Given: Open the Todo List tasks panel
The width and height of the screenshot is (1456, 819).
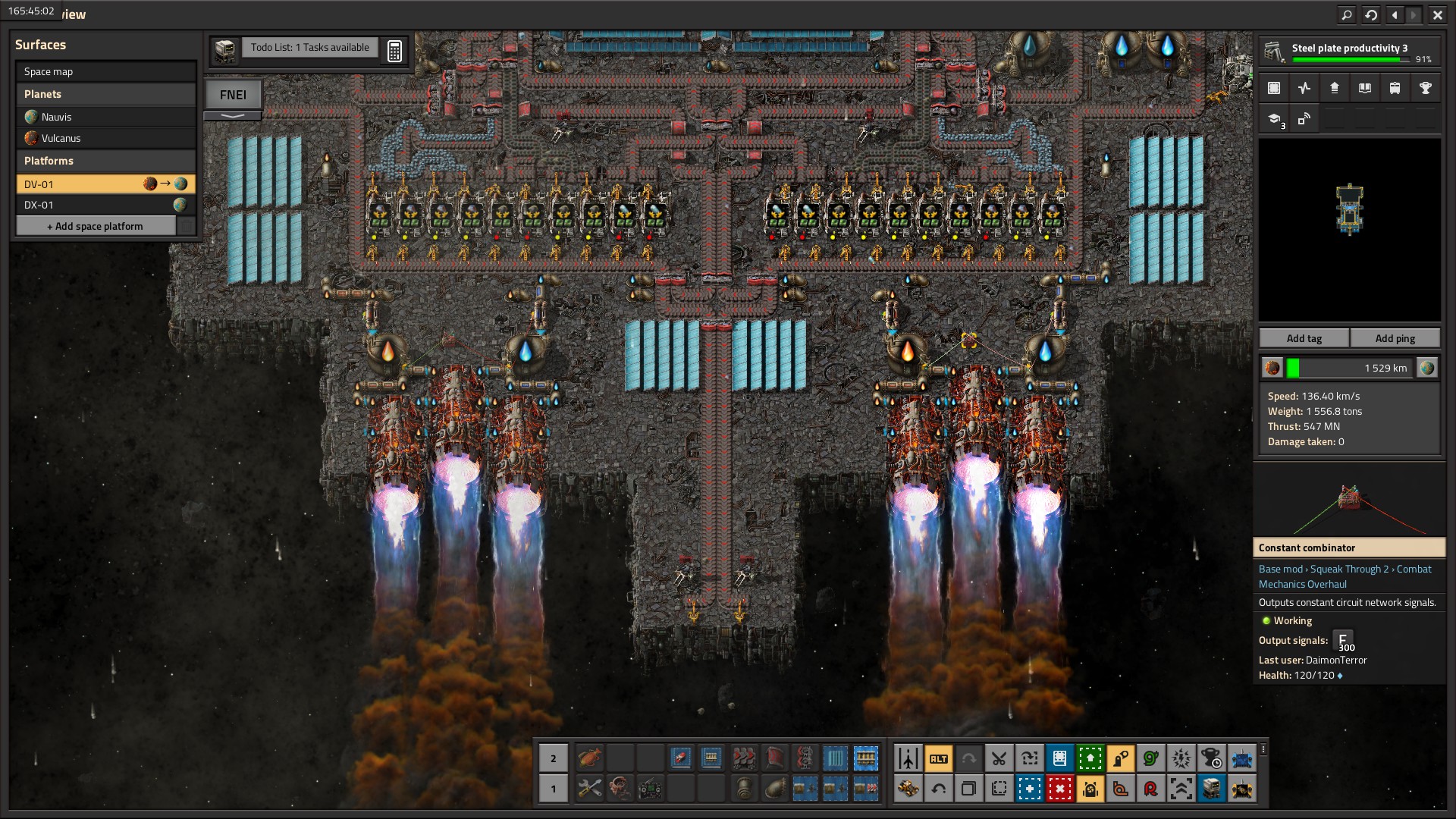Looking at the screenshot, I should (309, 47).
